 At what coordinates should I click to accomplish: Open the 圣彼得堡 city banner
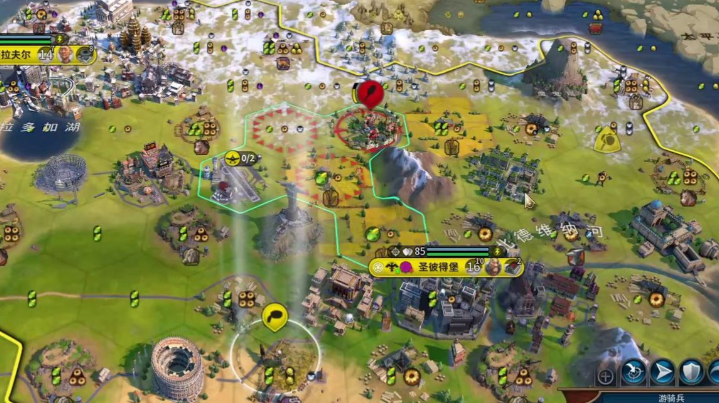pyautogui.click(x=430, y=267)
